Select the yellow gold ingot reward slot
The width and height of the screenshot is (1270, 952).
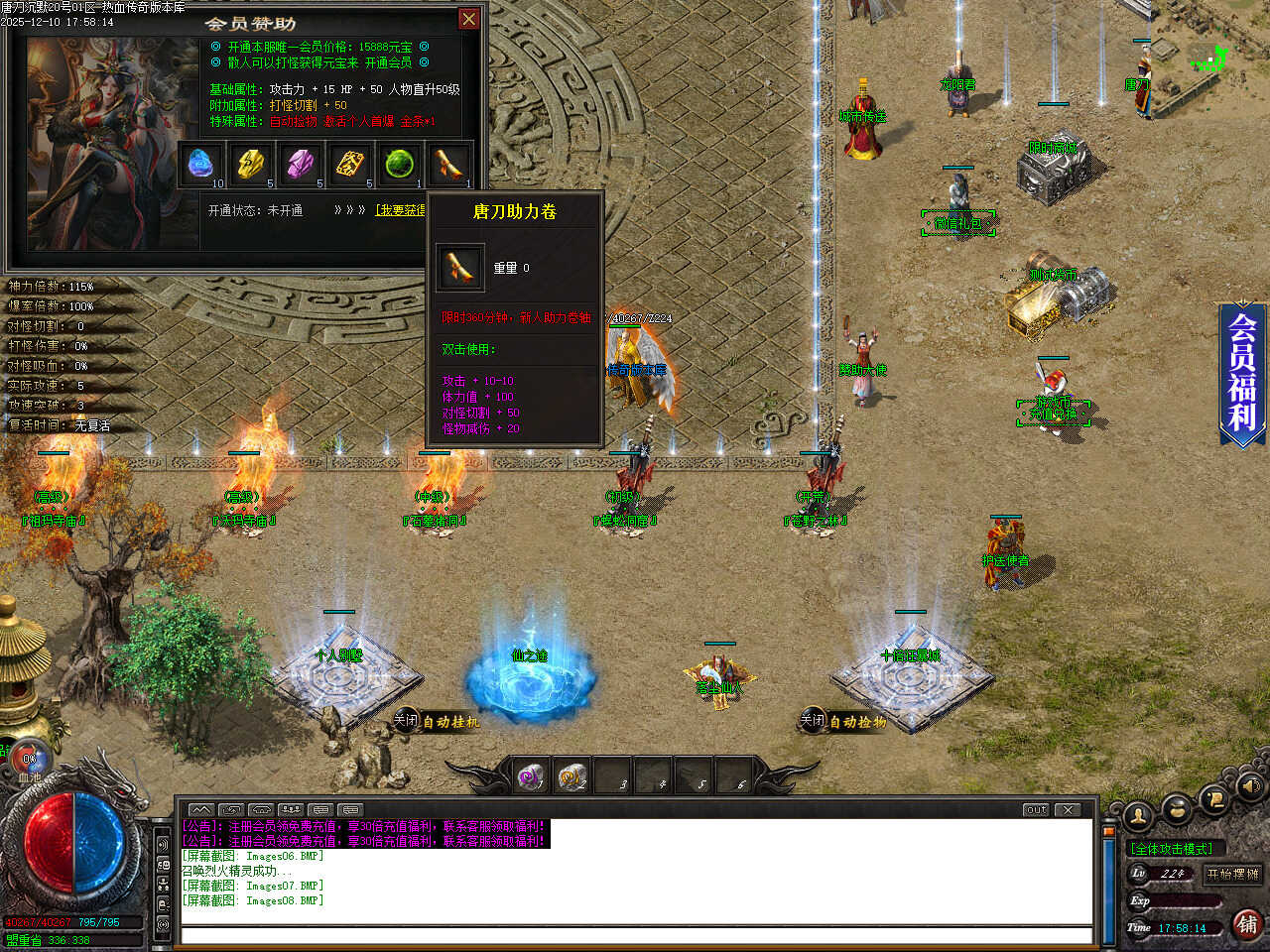(252, 165)
